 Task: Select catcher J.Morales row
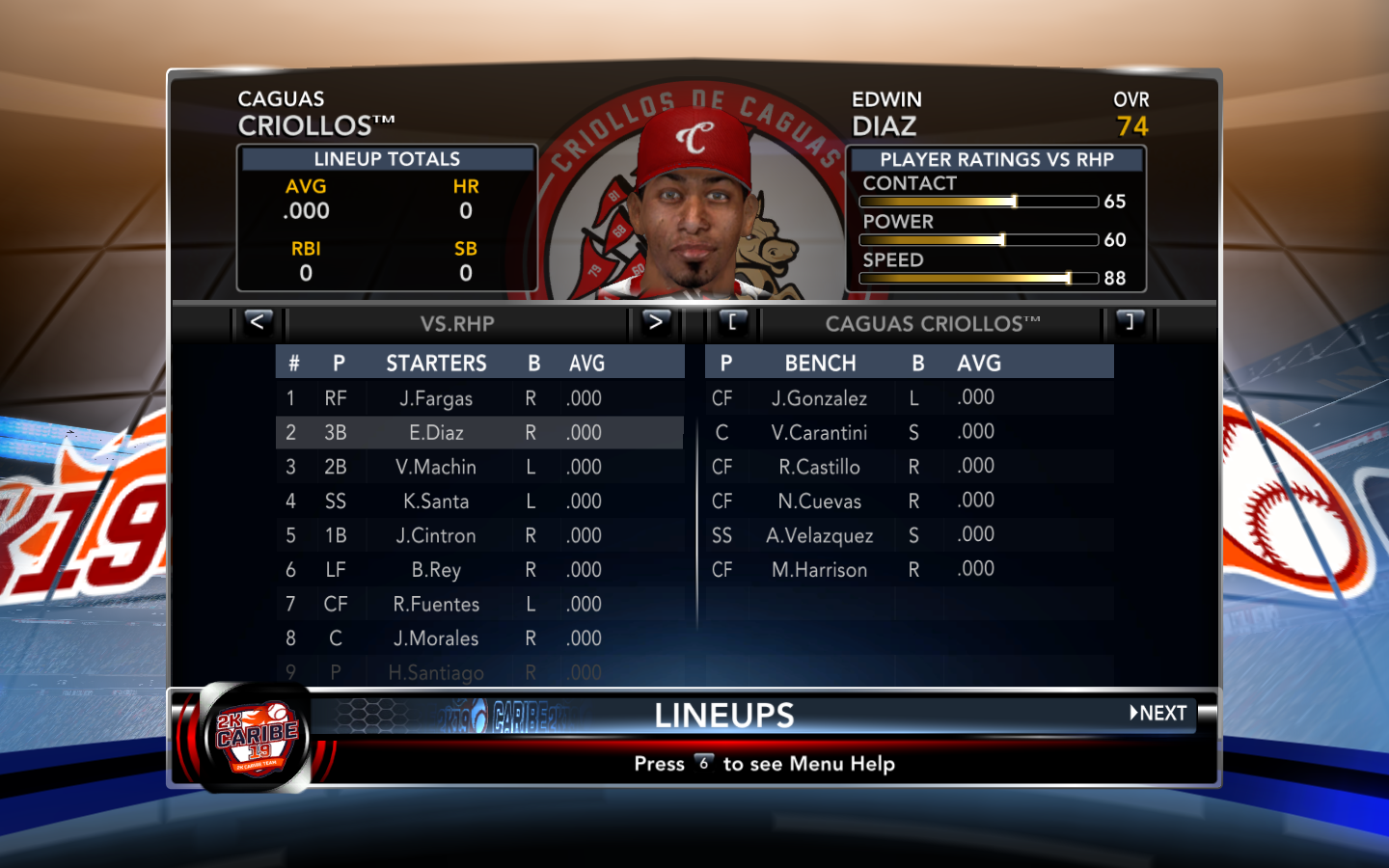436,638
